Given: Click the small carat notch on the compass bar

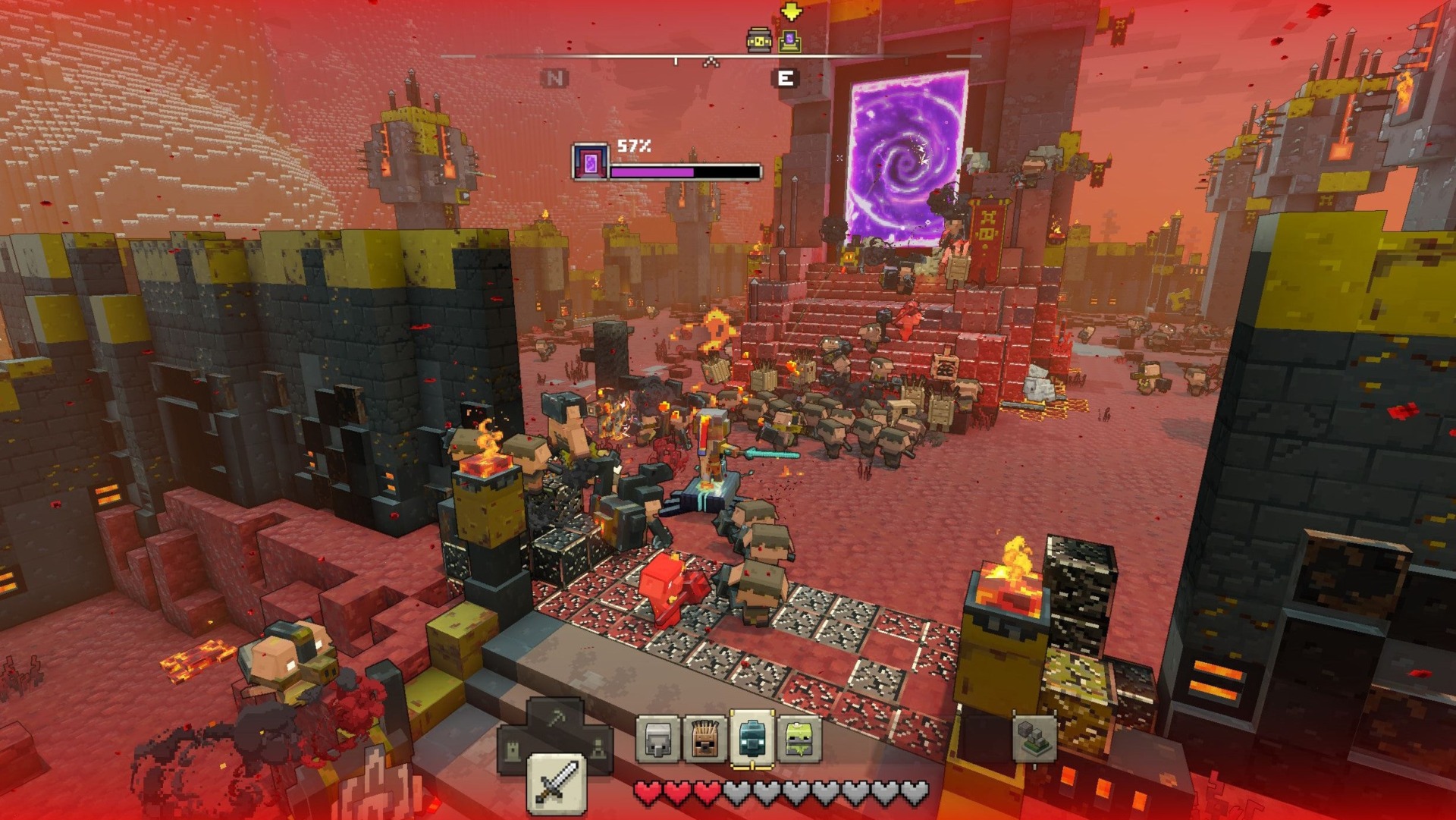Looking at the screenshot, I should (711, 61).
